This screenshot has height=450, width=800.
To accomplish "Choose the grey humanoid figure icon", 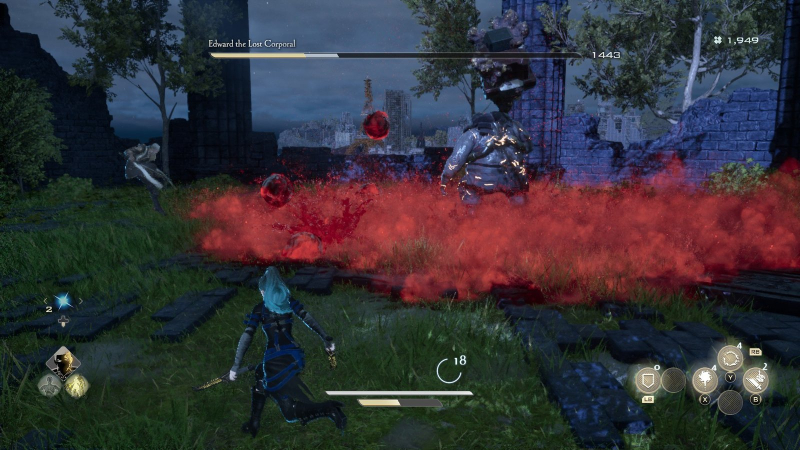I will [x=48, y=385].
